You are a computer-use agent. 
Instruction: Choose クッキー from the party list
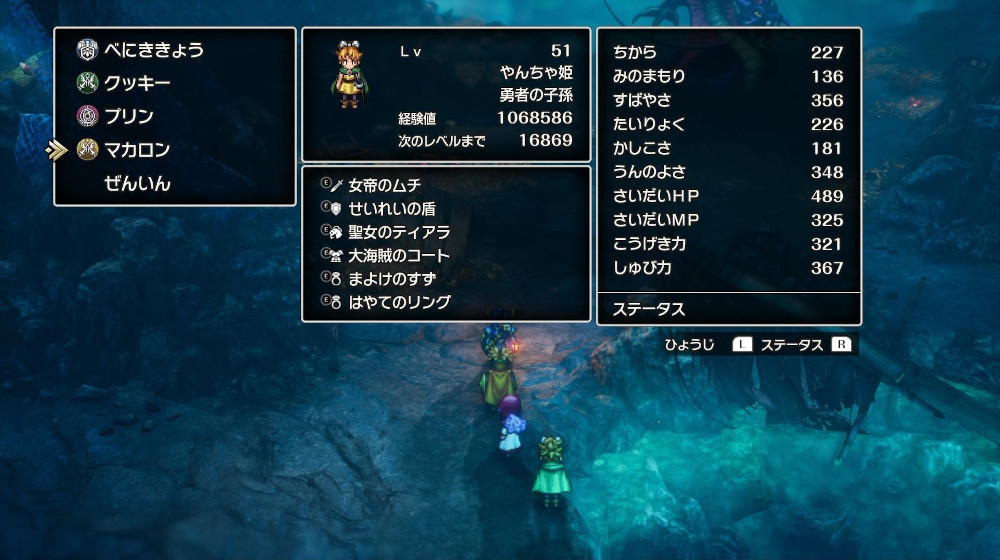click(x=137, y=83)
